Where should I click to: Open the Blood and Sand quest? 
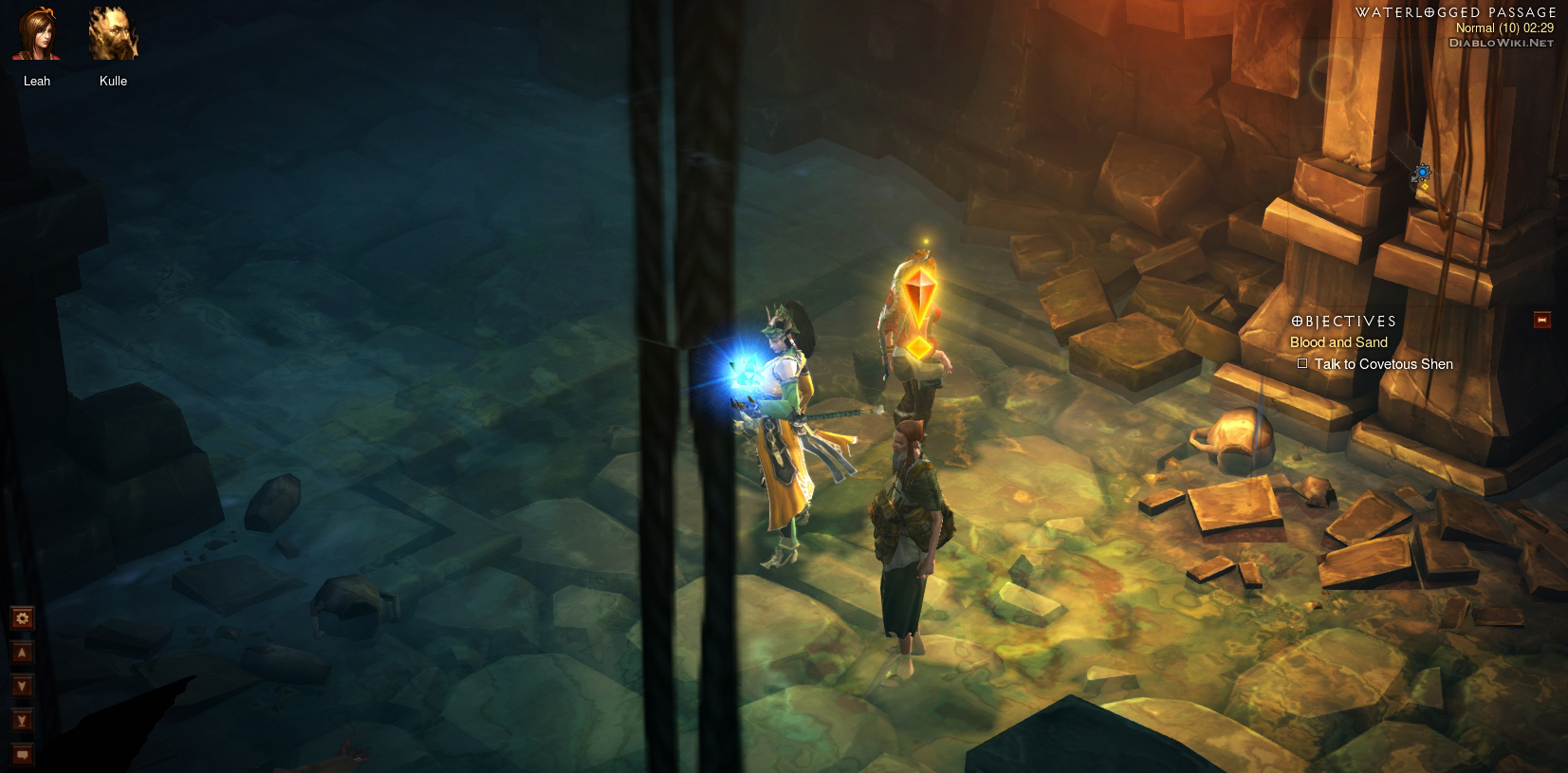pos(1337,342)
